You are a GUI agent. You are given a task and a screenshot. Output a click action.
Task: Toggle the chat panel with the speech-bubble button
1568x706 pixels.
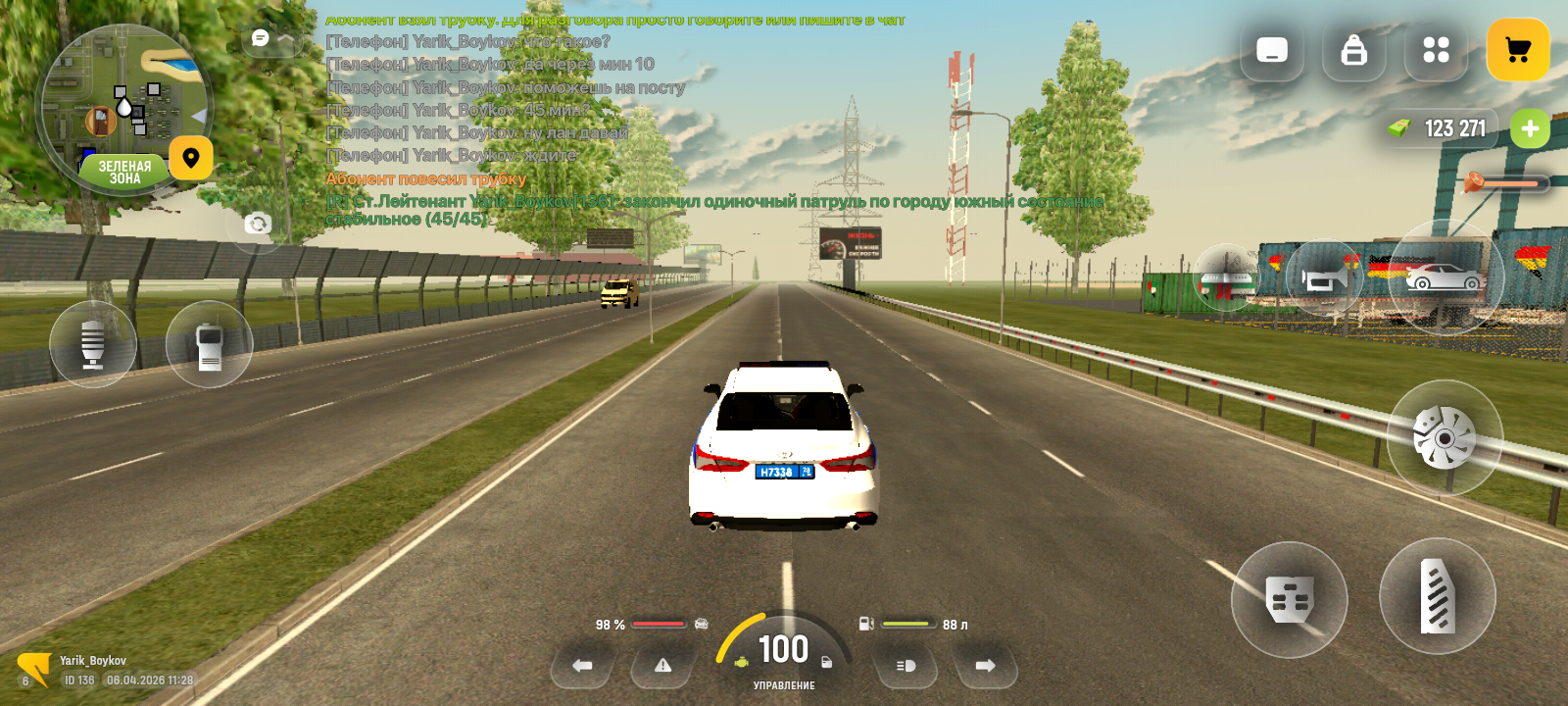tap(261, 38)
